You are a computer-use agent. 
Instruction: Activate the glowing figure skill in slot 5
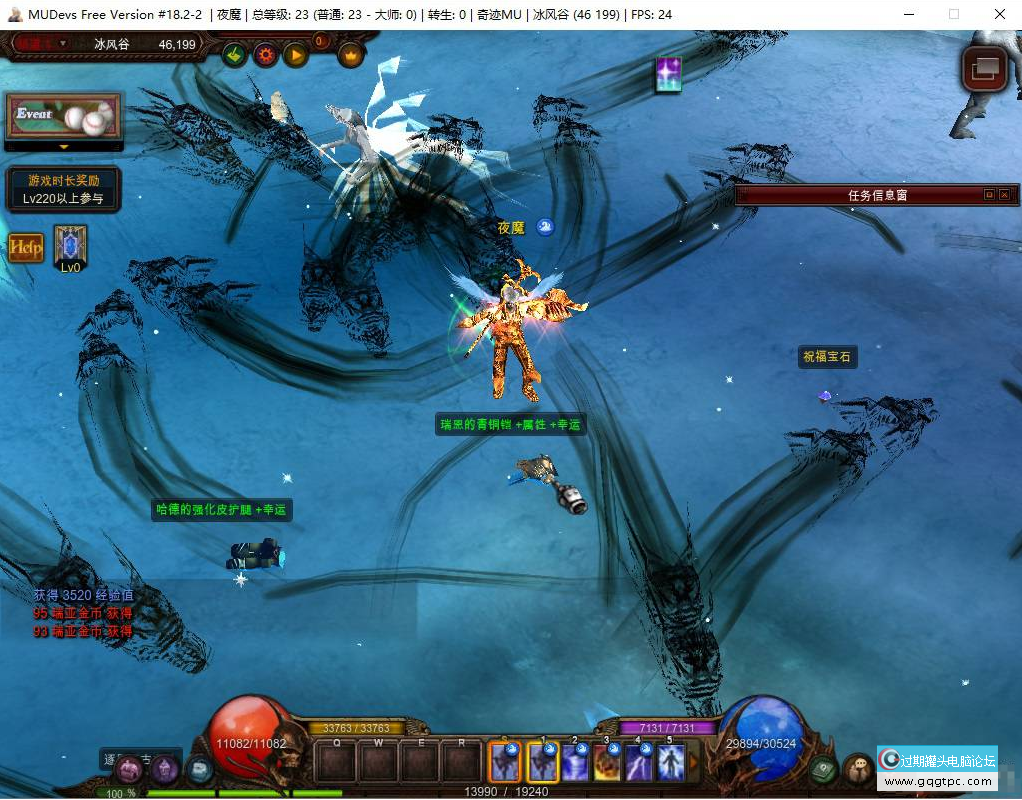[x=670, y=763]
